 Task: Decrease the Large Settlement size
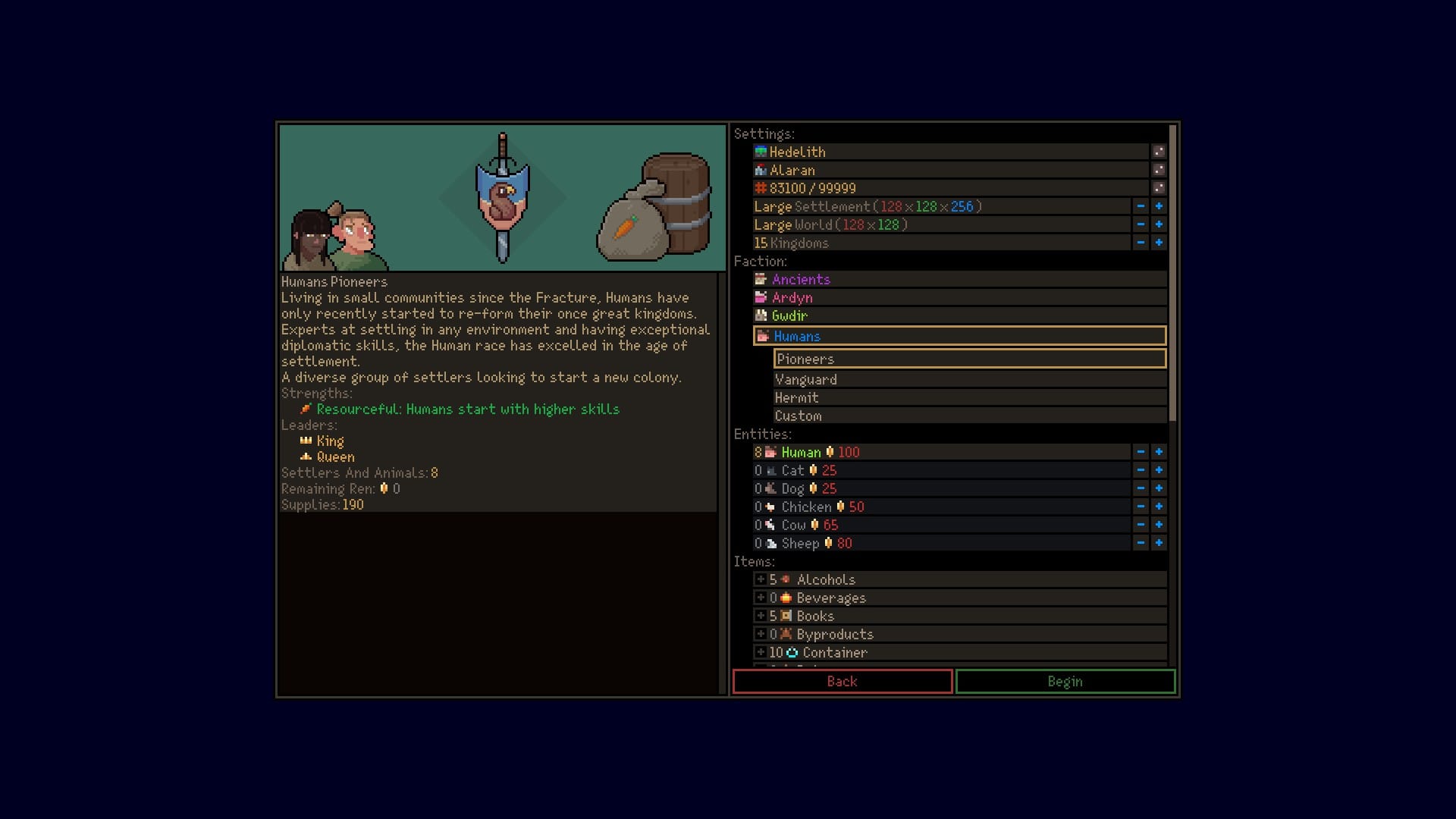point(1141,206)
